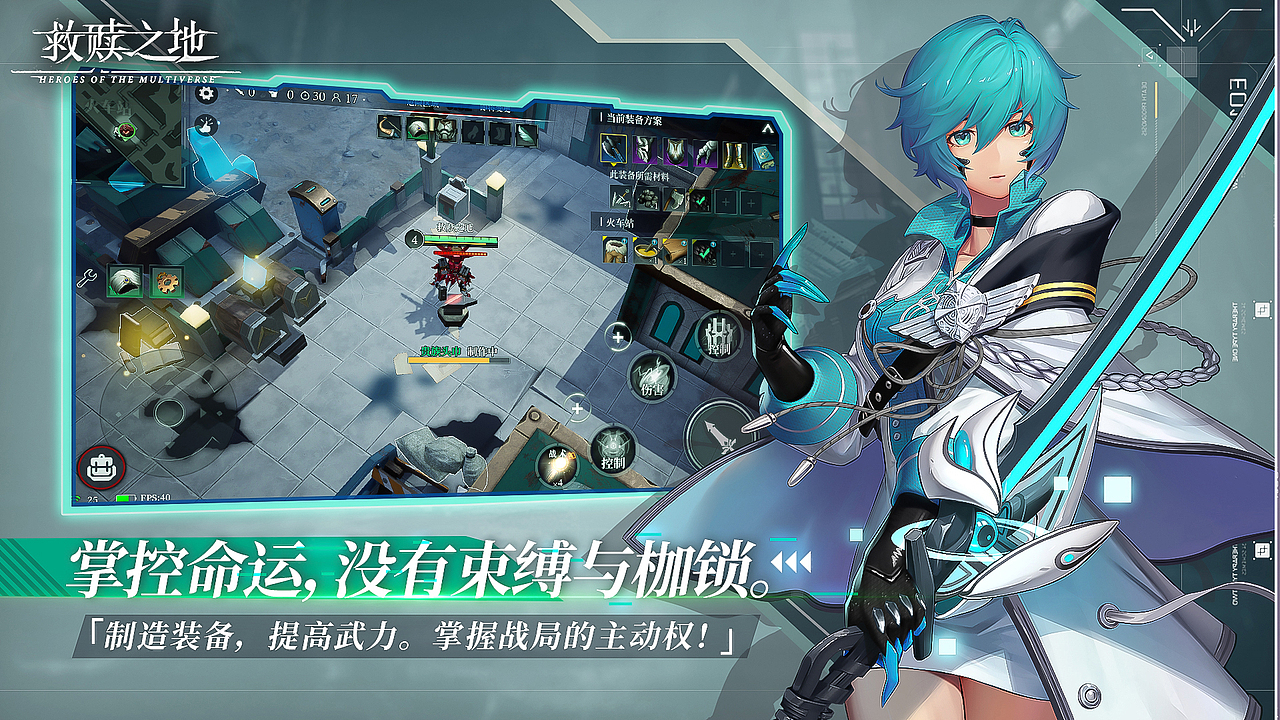Select the helmet icon next to the wrench
1280x720 pixels.
(125, 282)
